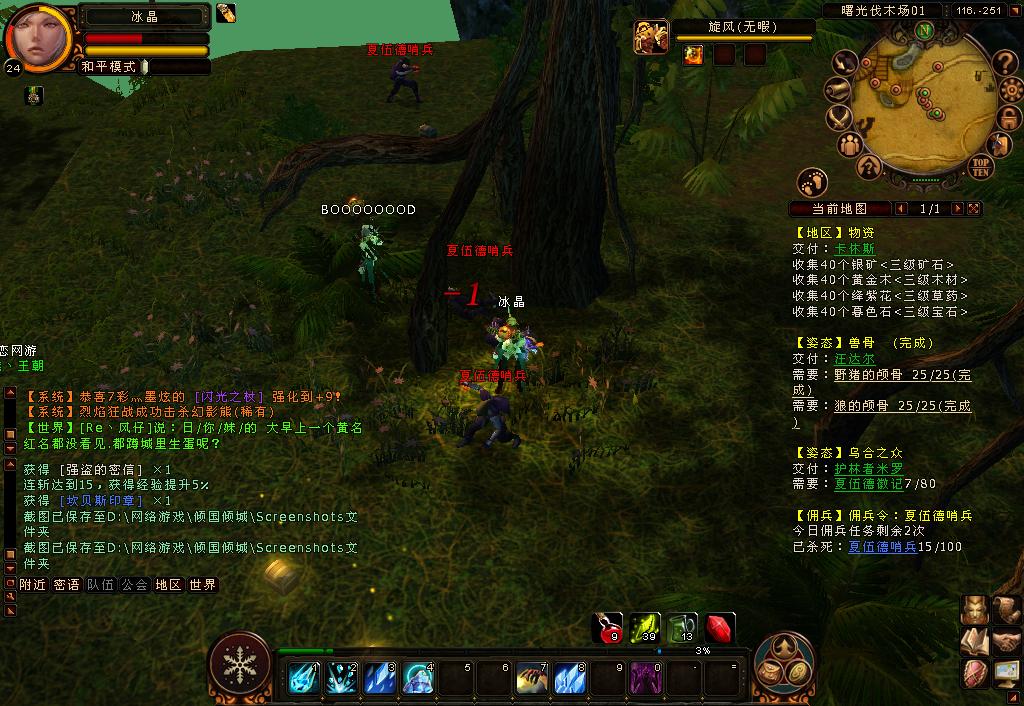Follow the 卡休斯 quest NPC link
Viewport: 1024px width, 706px height.
[854, 249]
